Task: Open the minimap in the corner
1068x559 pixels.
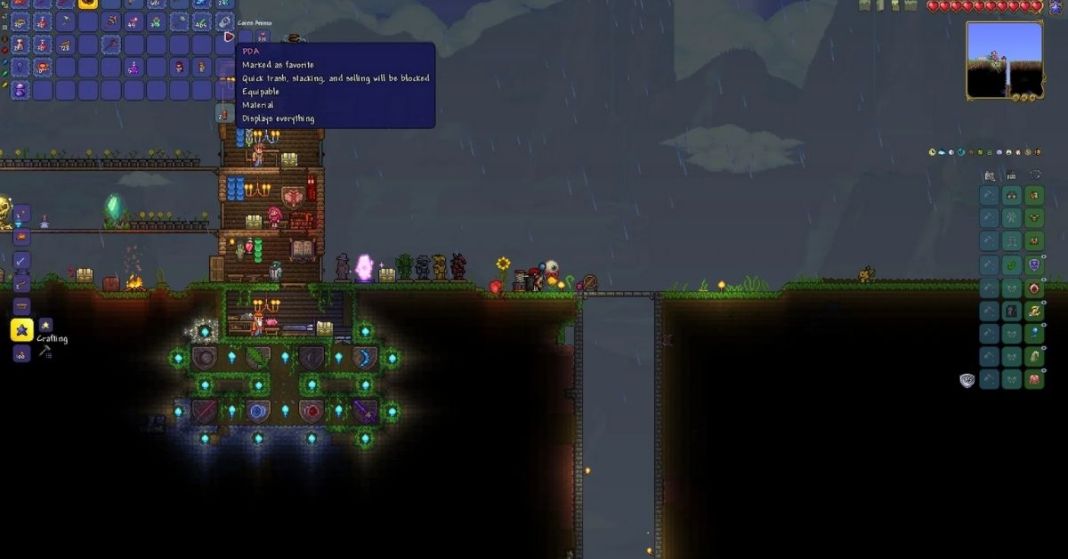Action: (x=1004, y=60)
